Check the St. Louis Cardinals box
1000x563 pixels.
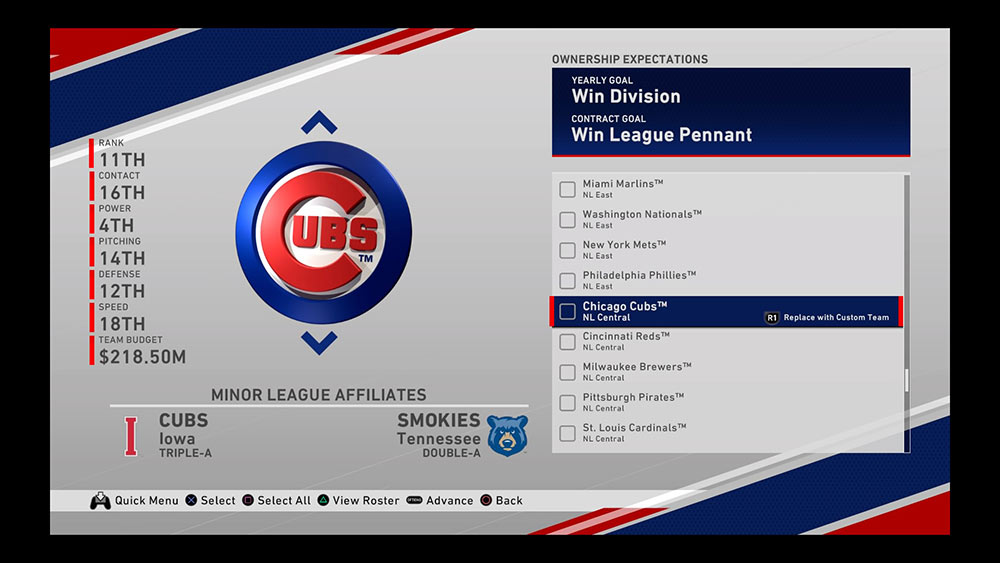coord(567,433)
